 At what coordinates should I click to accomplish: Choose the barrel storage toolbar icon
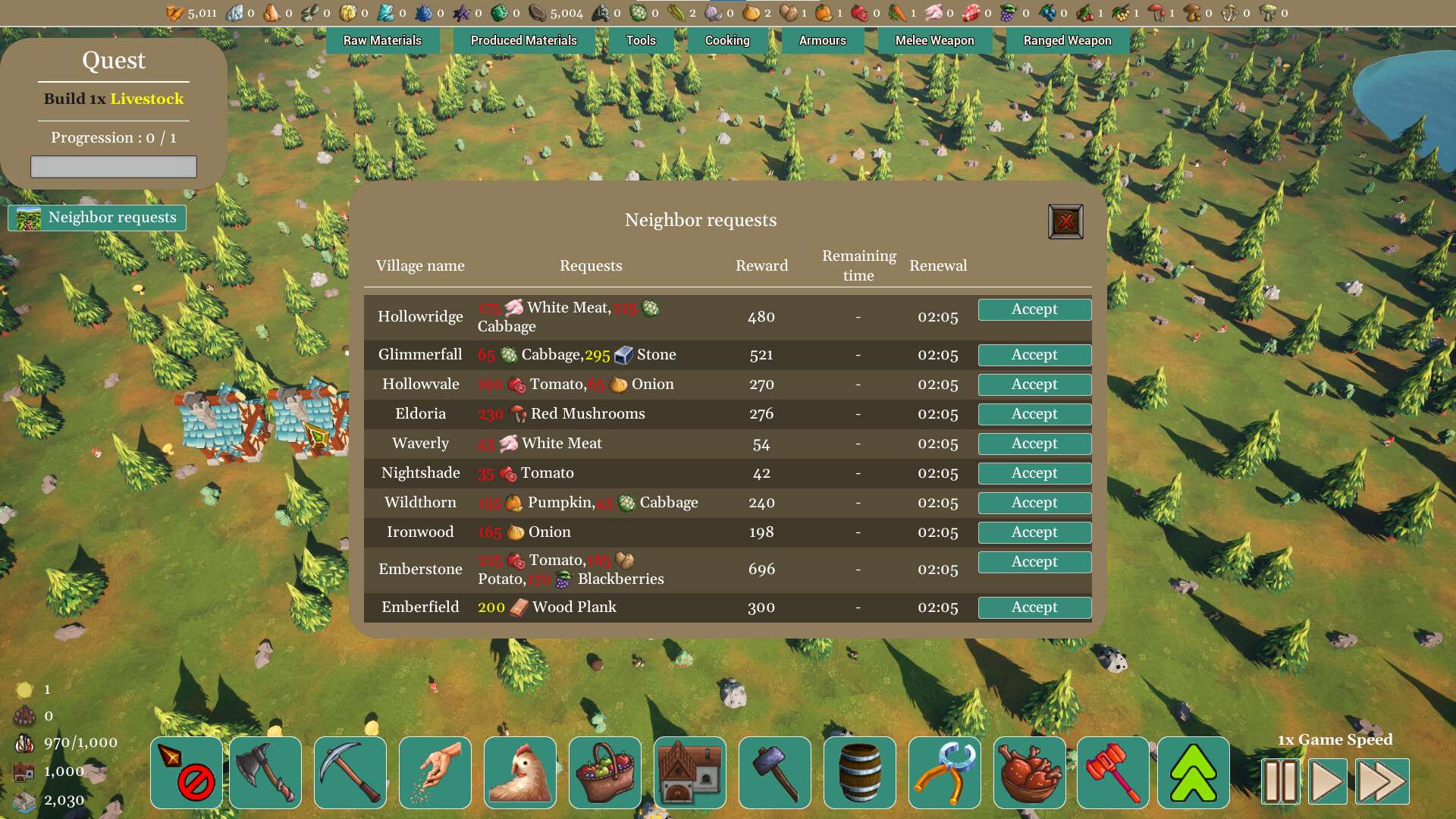tap(860, 772)
